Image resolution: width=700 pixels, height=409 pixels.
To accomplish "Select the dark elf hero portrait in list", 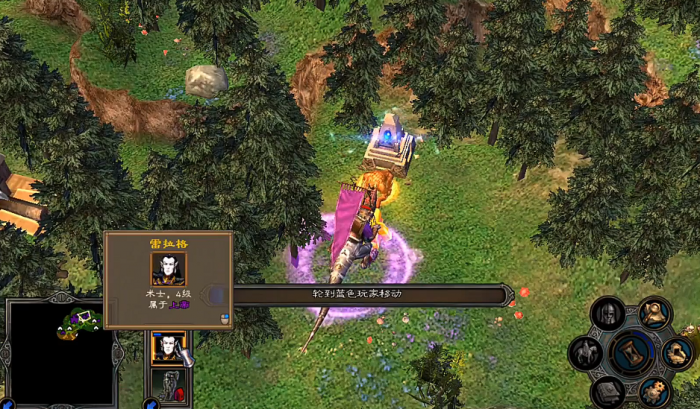I will [167, 348].
